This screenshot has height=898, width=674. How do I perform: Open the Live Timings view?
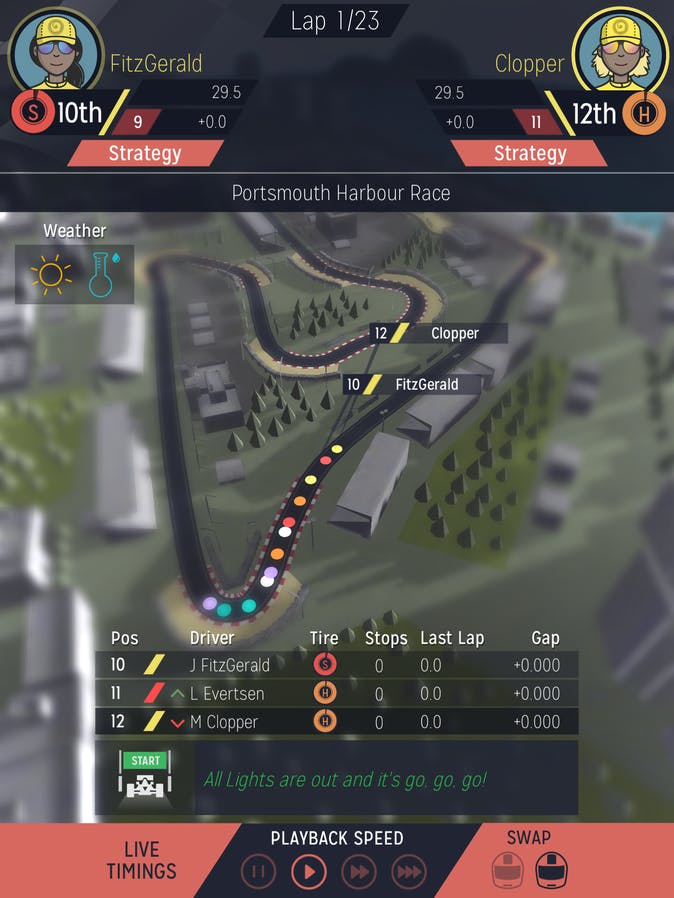141,860
